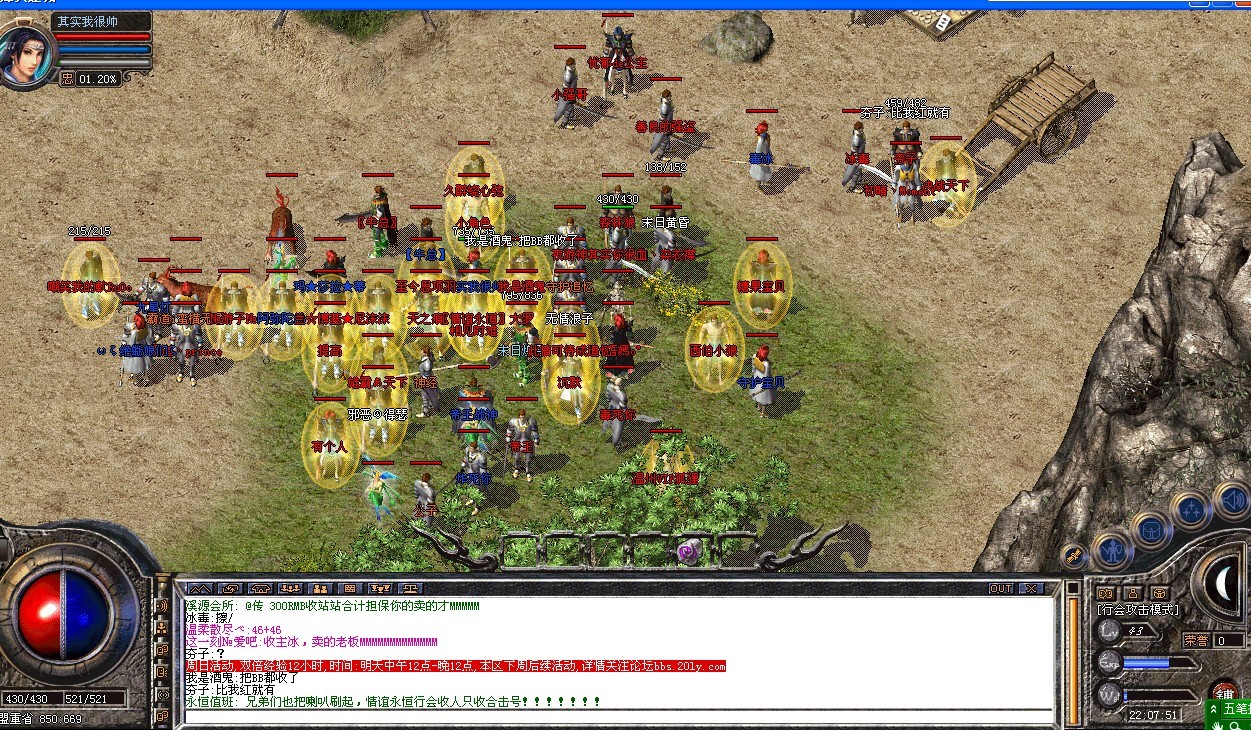Click the hero portrait in the corner
Viewport: 1251px width, 730px height.
(25, 56)
